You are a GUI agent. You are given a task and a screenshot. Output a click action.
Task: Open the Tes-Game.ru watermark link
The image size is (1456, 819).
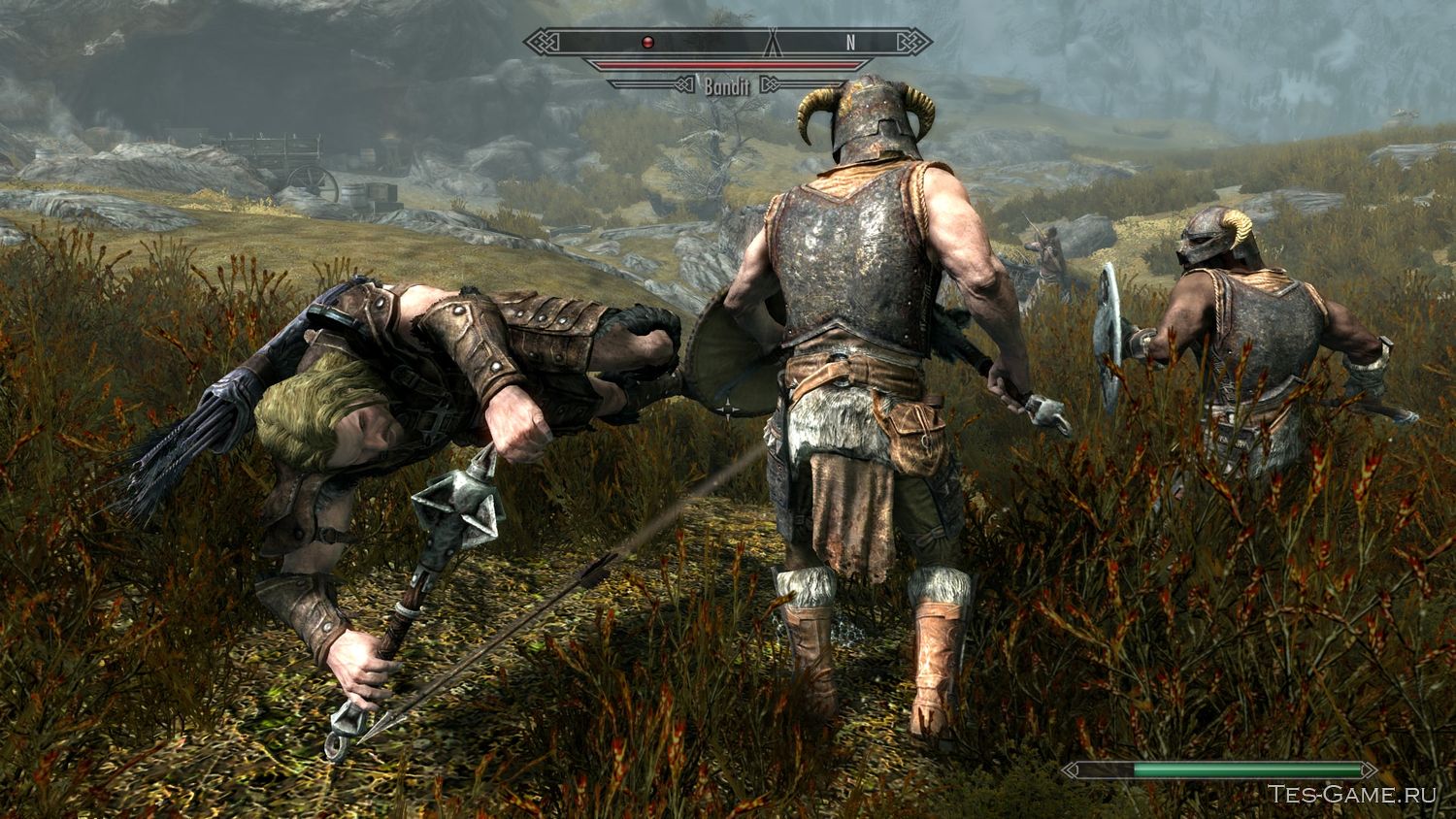coord(1349,794)
